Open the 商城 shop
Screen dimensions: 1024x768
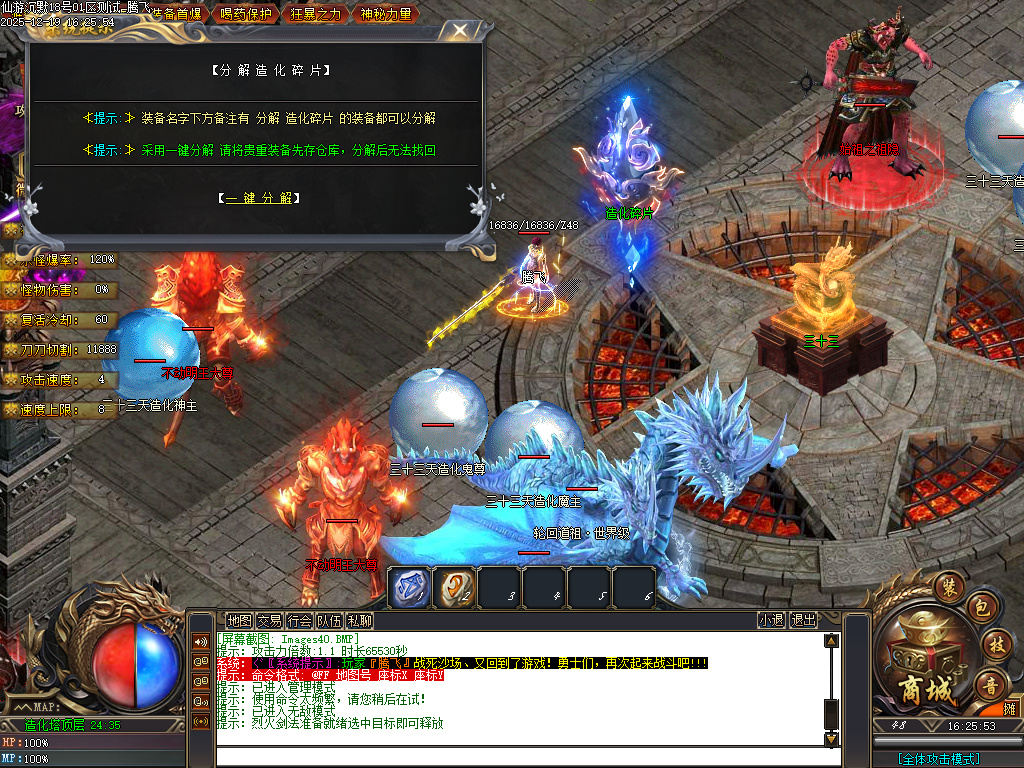click(918, 660)
